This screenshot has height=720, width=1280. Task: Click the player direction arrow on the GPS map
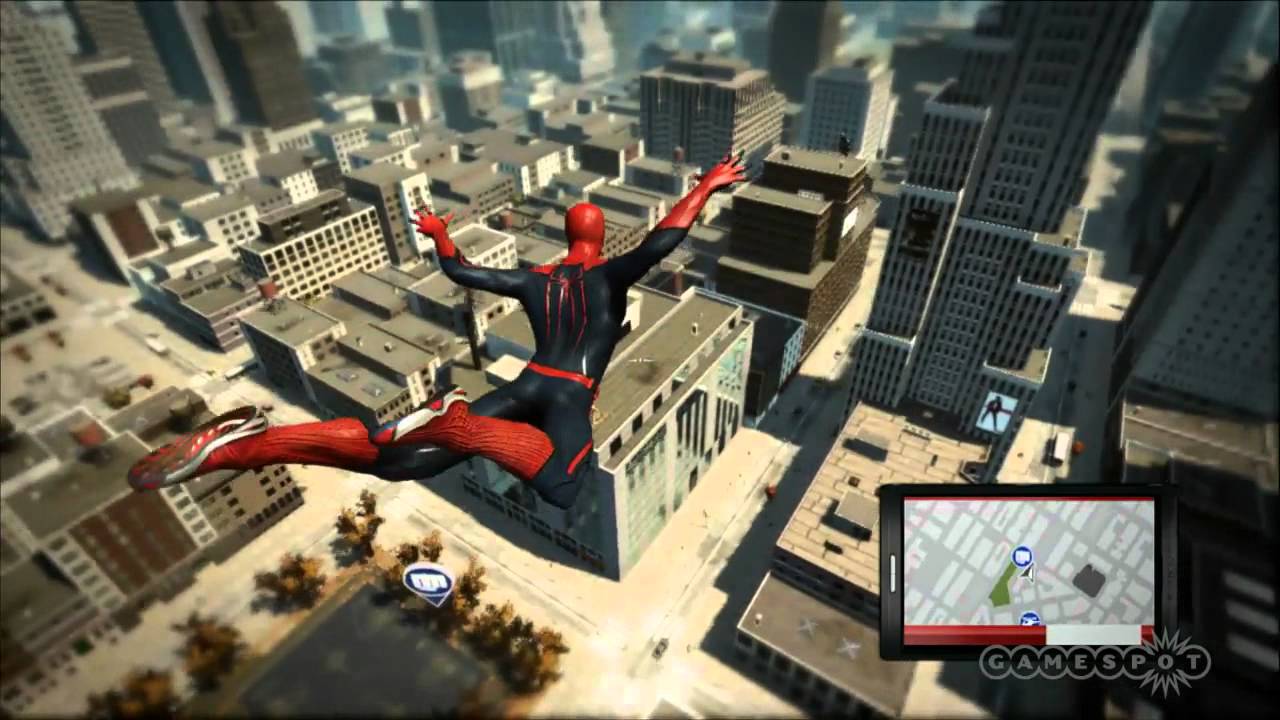[x=1026, y=574]
